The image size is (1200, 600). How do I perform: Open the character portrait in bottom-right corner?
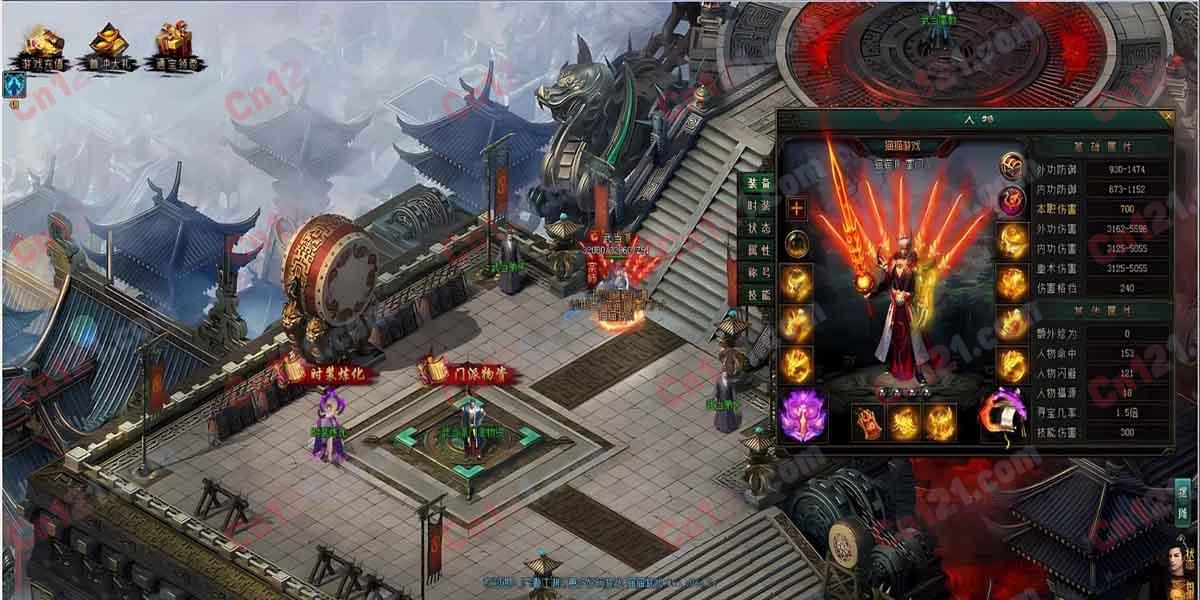(x=1183, y=570)
